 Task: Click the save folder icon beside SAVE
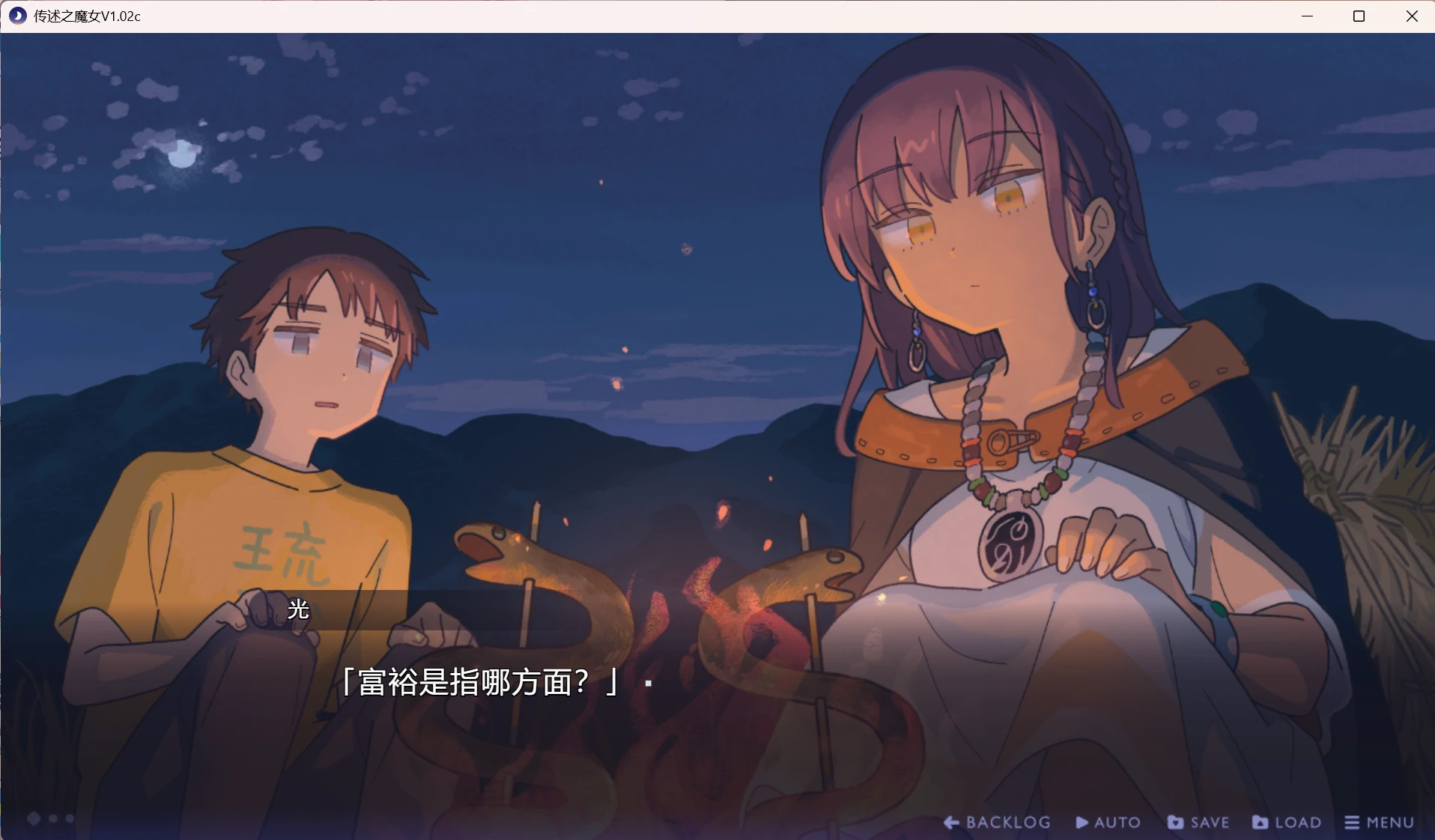click(1176, 822)
